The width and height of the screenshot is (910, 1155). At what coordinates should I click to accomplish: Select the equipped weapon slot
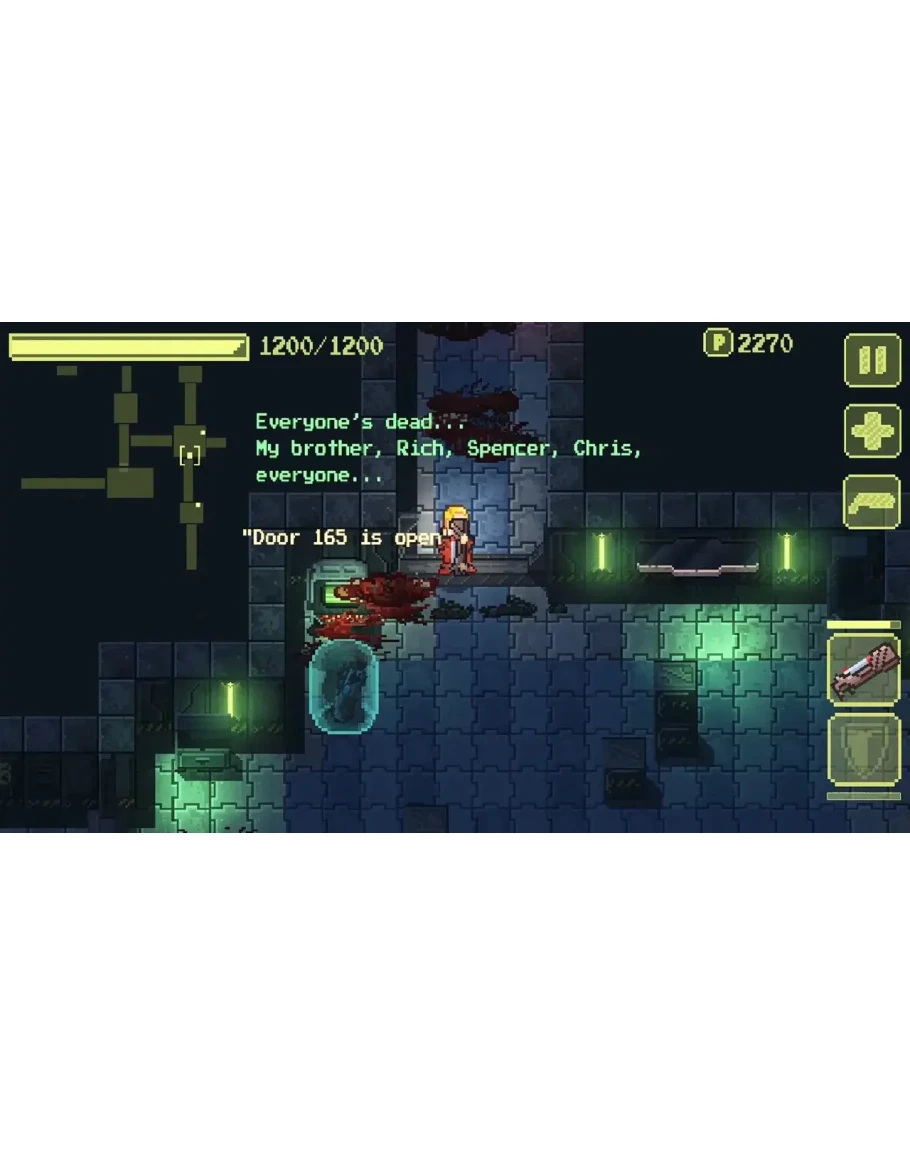coord(863,670)
